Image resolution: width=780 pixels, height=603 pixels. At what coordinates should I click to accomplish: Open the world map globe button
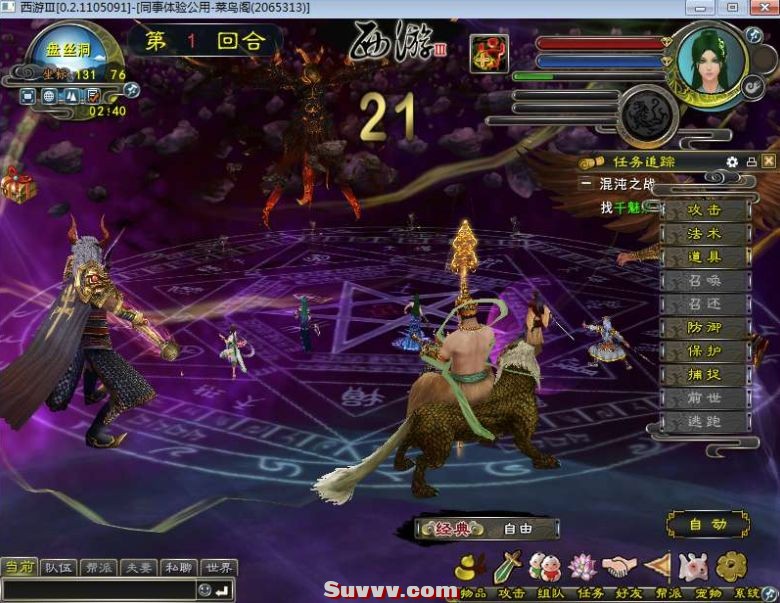pyautogui.click(x=49, y=96)
